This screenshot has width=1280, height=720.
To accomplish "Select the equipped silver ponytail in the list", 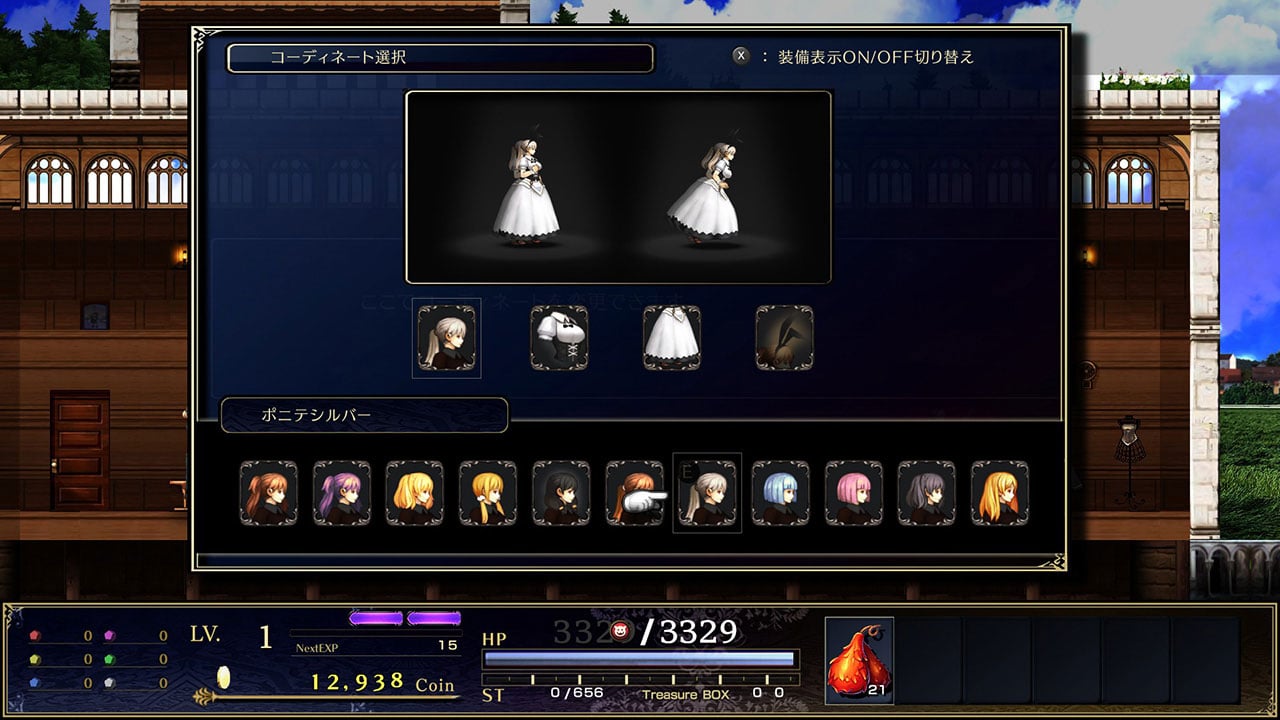I will point(707,493).
